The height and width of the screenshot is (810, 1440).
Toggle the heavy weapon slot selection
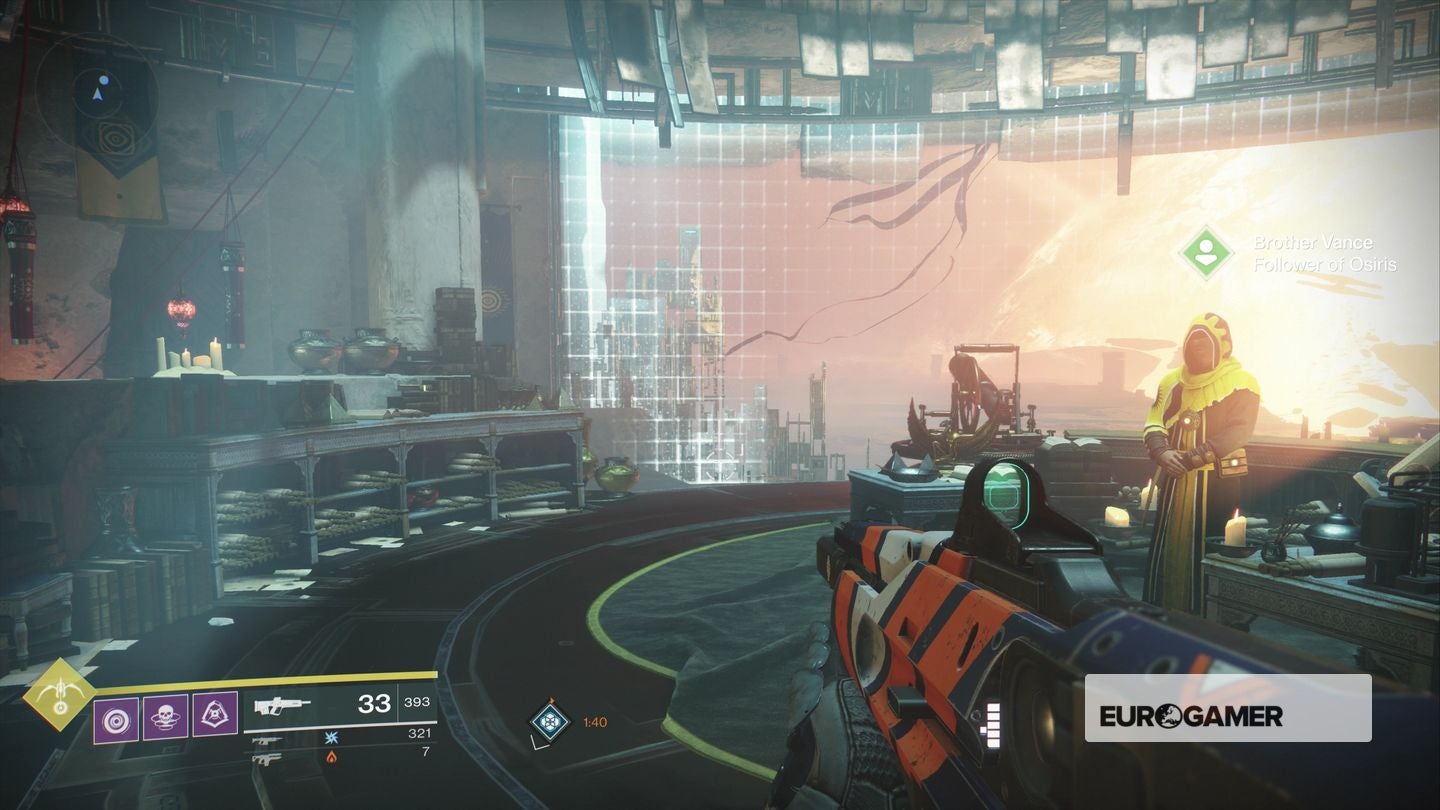[268, 756]
